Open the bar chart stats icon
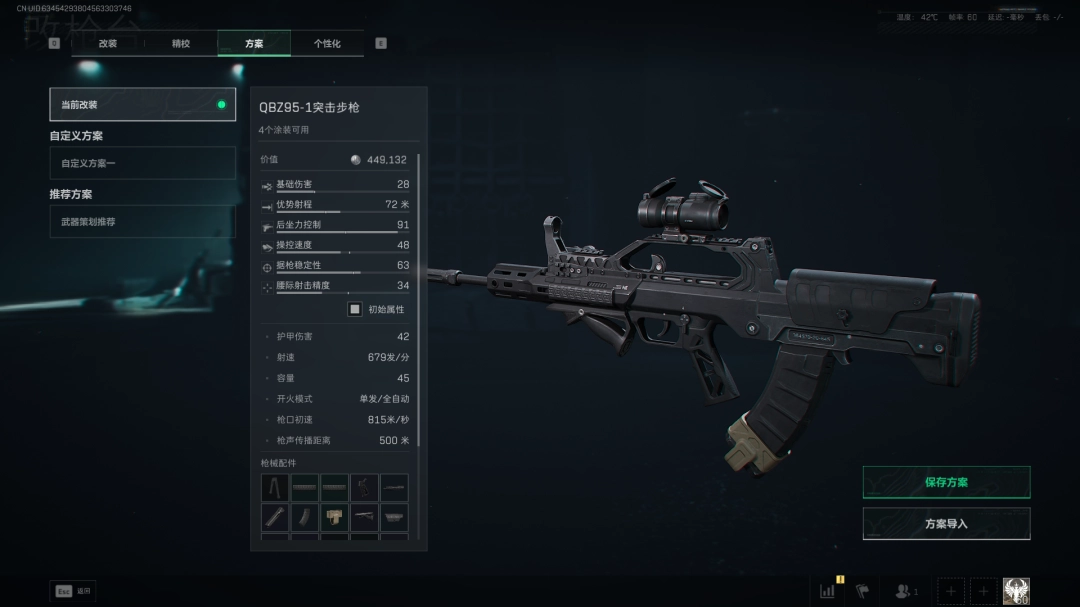The width and height of the screenshot is (1080, 607). 828,591
